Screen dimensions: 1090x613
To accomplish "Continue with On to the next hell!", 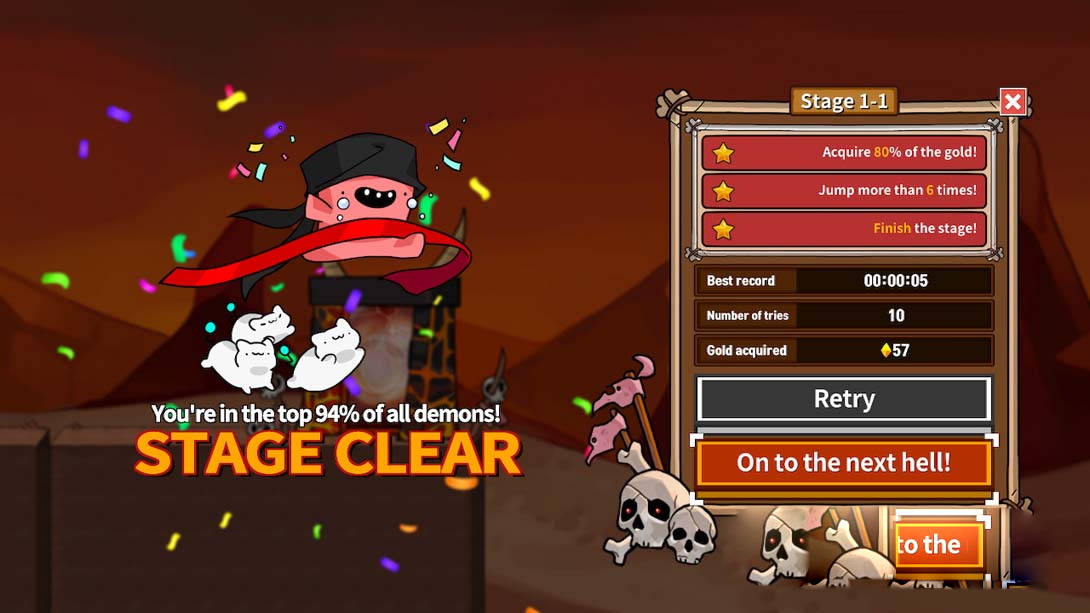I will (x=844, y=462).
